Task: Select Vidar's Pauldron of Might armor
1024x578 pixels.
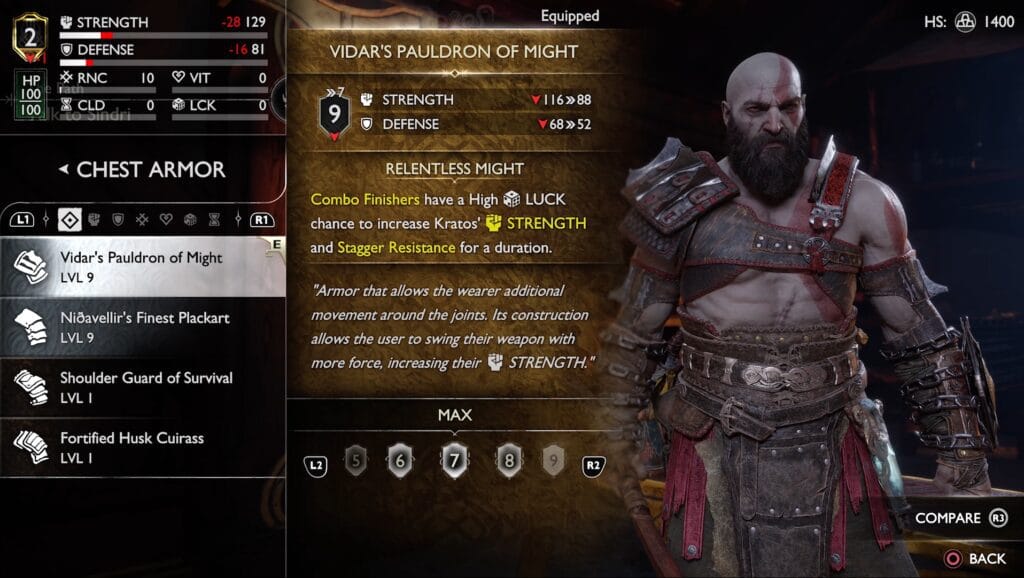Action: [x=140, y=266]
